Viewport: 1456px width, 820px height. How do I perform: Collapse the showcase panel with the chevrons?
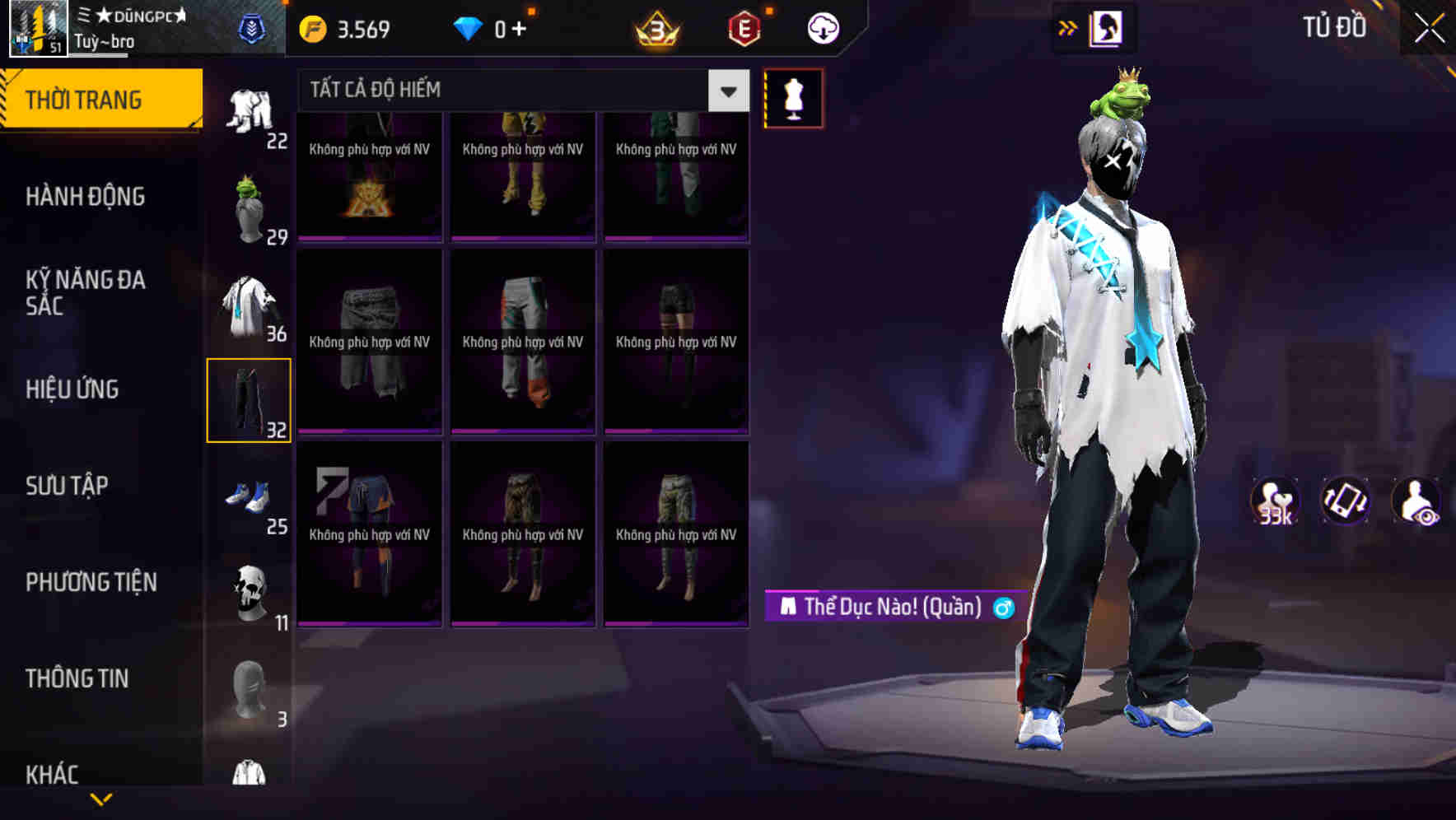point(1066,27)
